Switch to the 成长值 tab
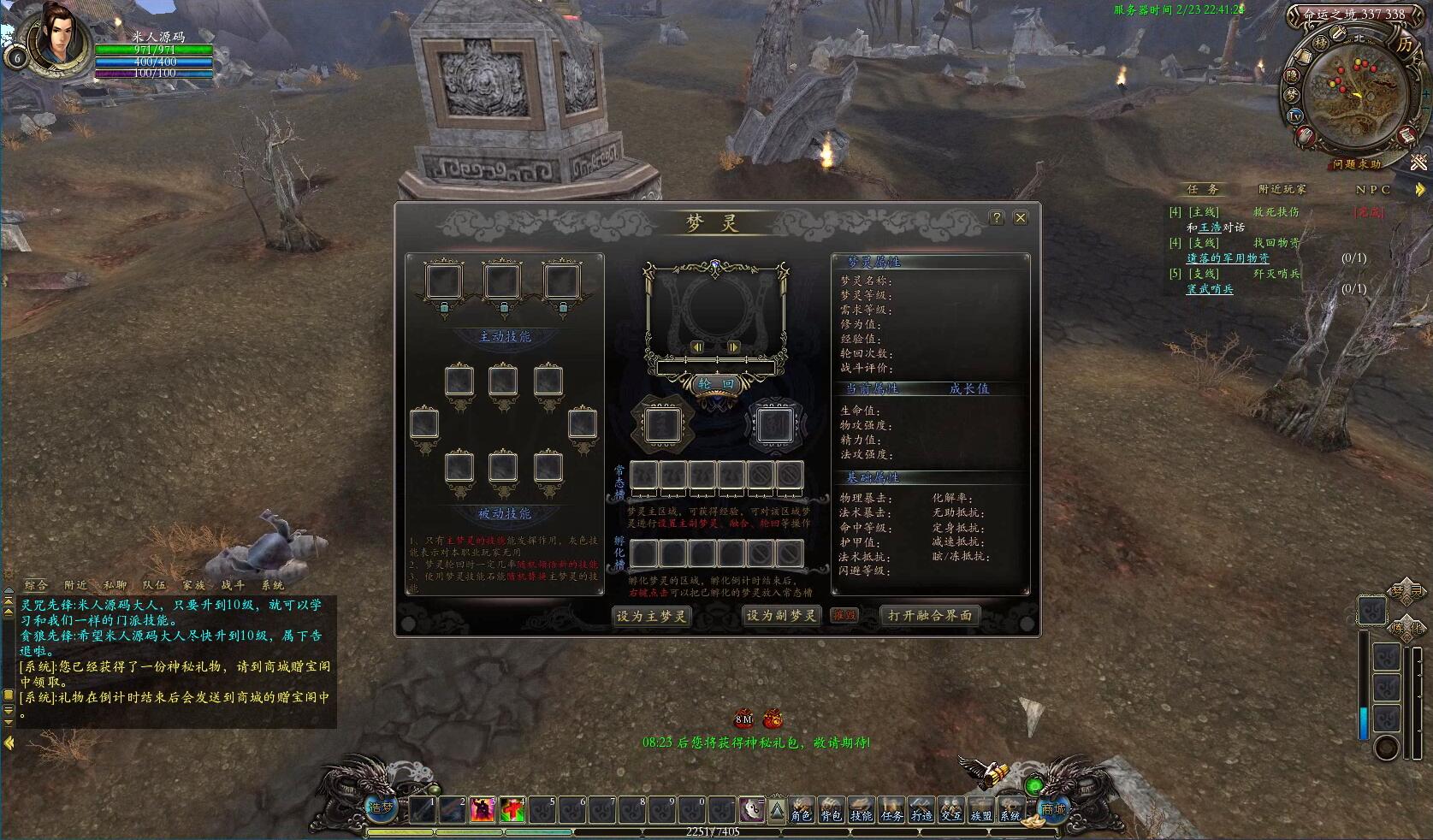The image size is (1433, 840). (968, 388)
